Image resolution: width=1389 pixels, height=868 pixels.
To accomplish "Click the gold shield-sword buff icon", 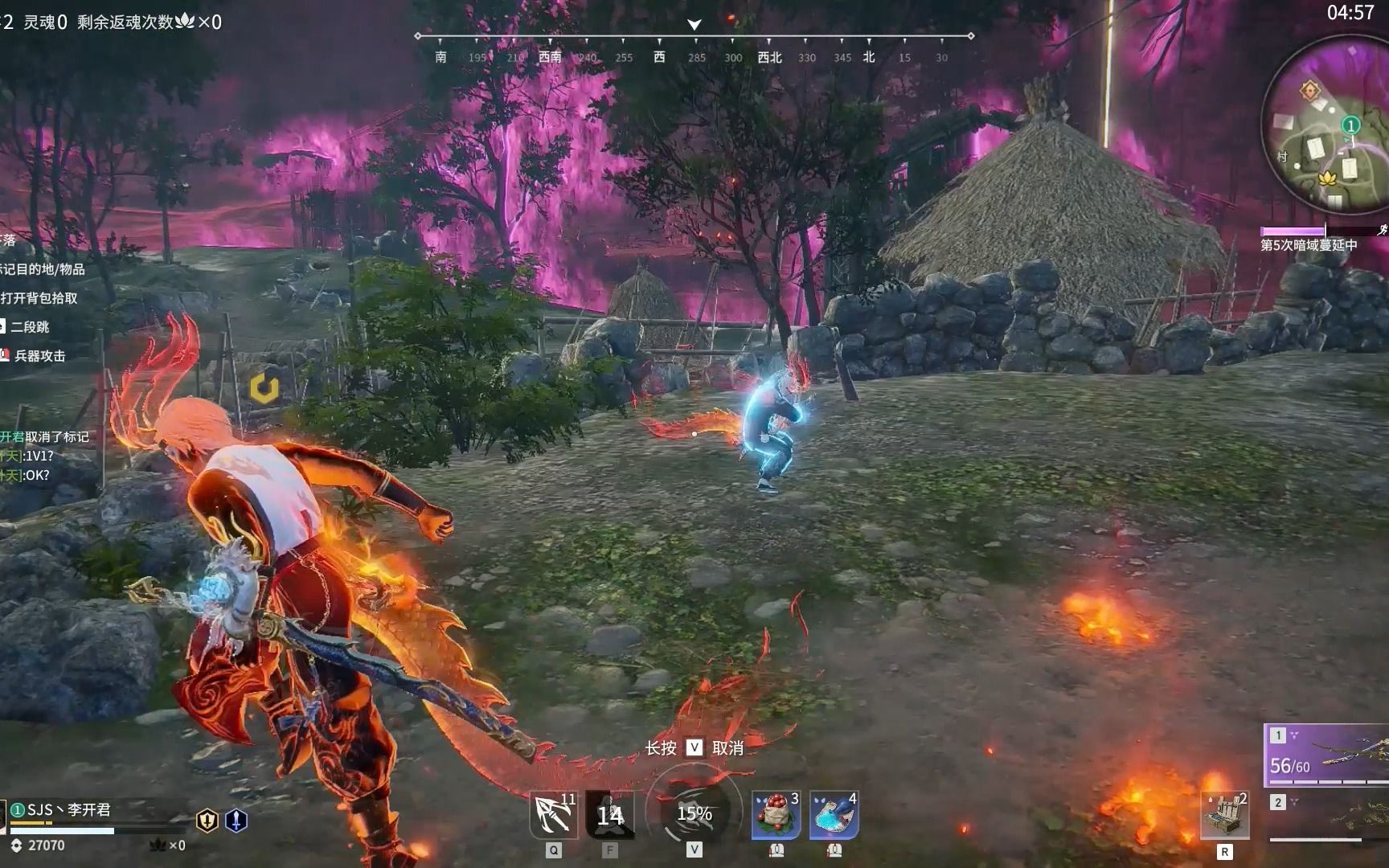I will click(x=207, y=821).
